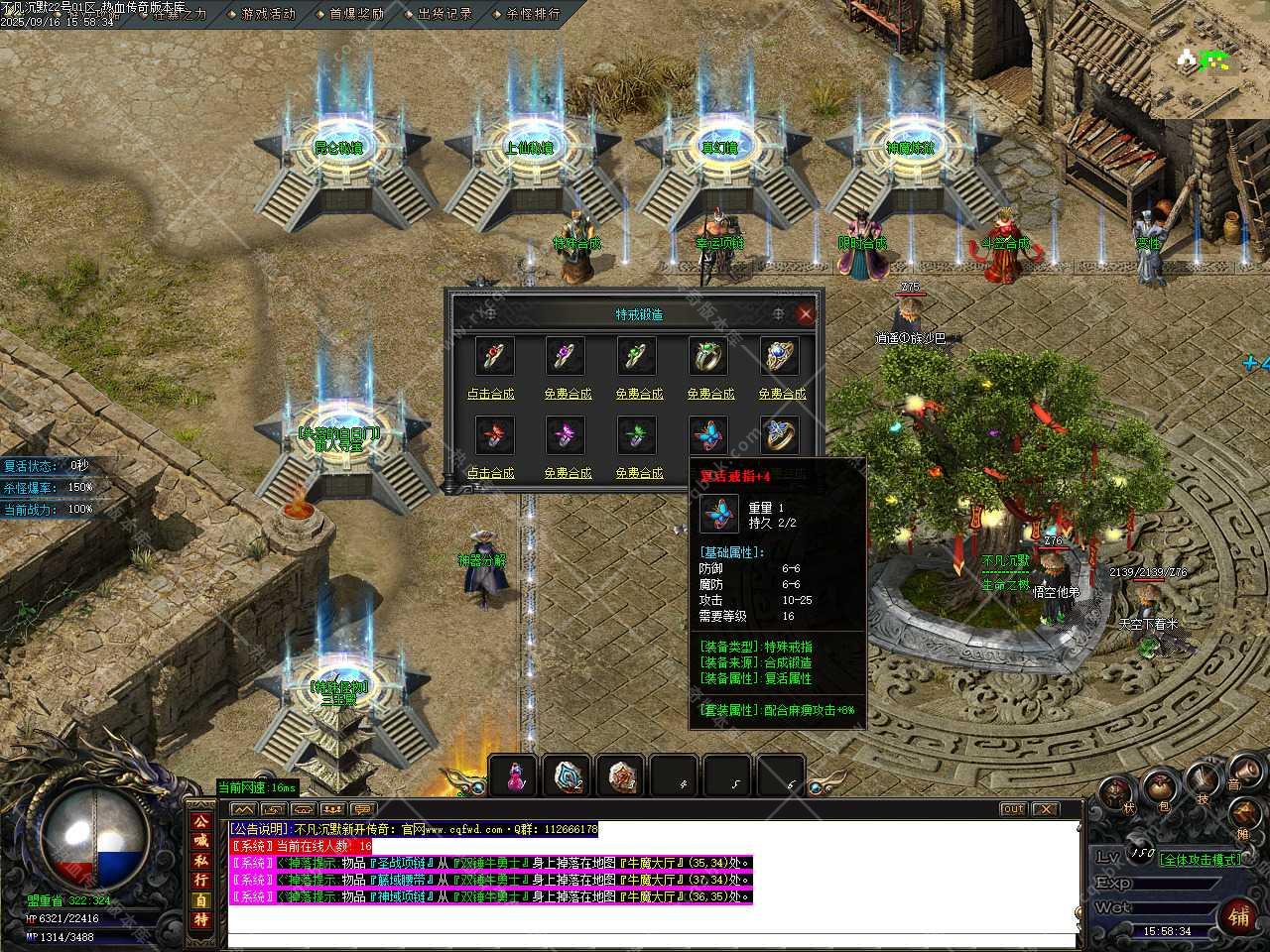Image resolution: width=1270 pixels, height=952 pixels.
Task: Use the red potion hotbar slot
Action: coord(514,776)
